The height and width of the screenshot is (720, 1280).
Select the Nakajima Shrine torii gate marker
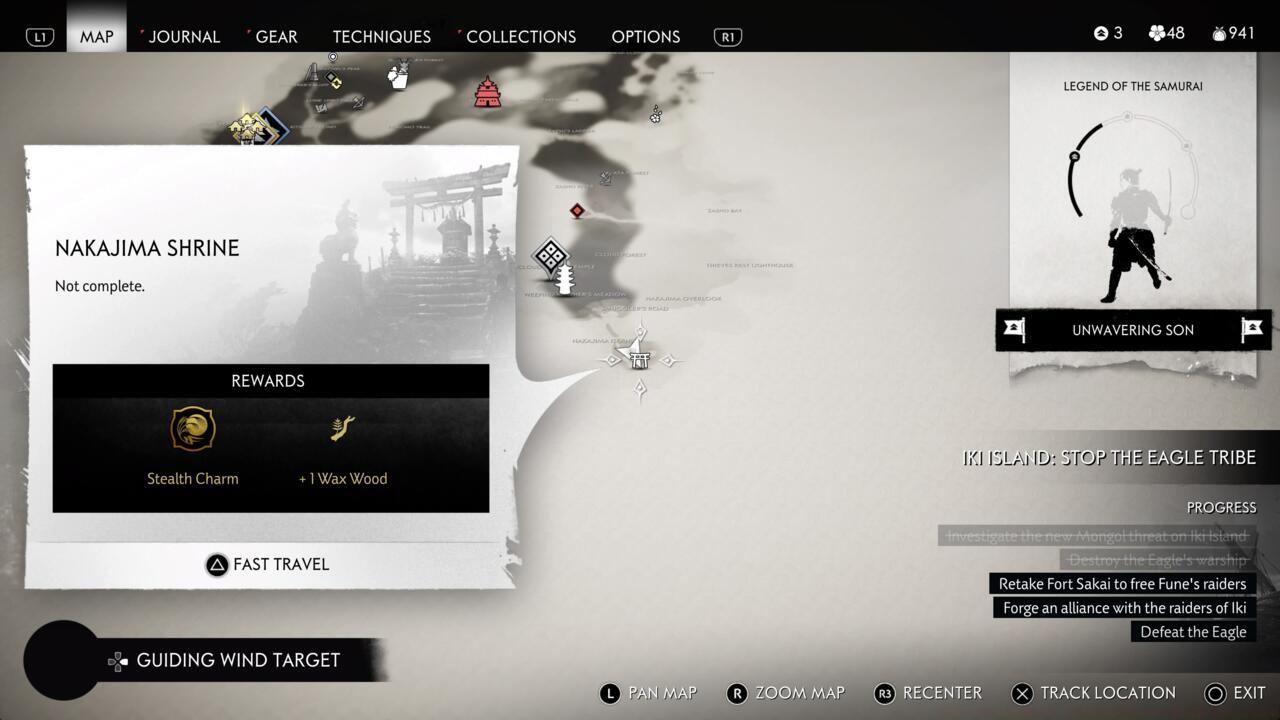(639, 357)
